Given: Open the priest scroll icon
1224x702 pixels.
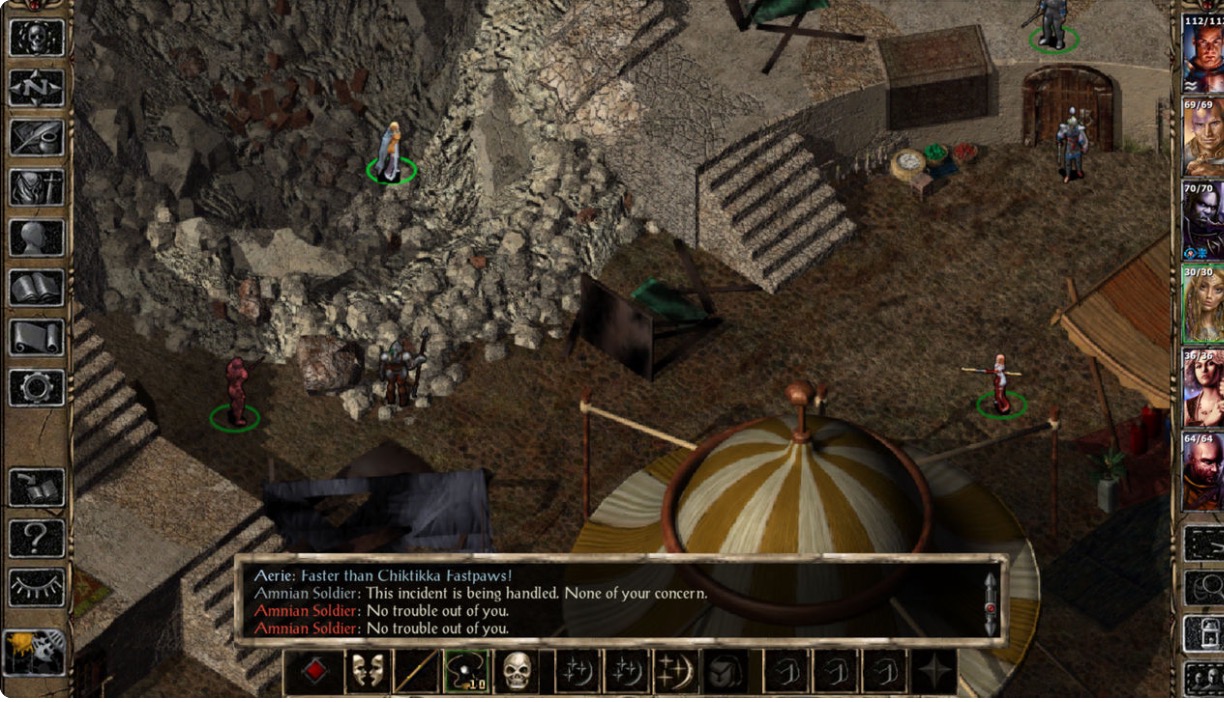Looking at the screenshot, I should (37, 338).
